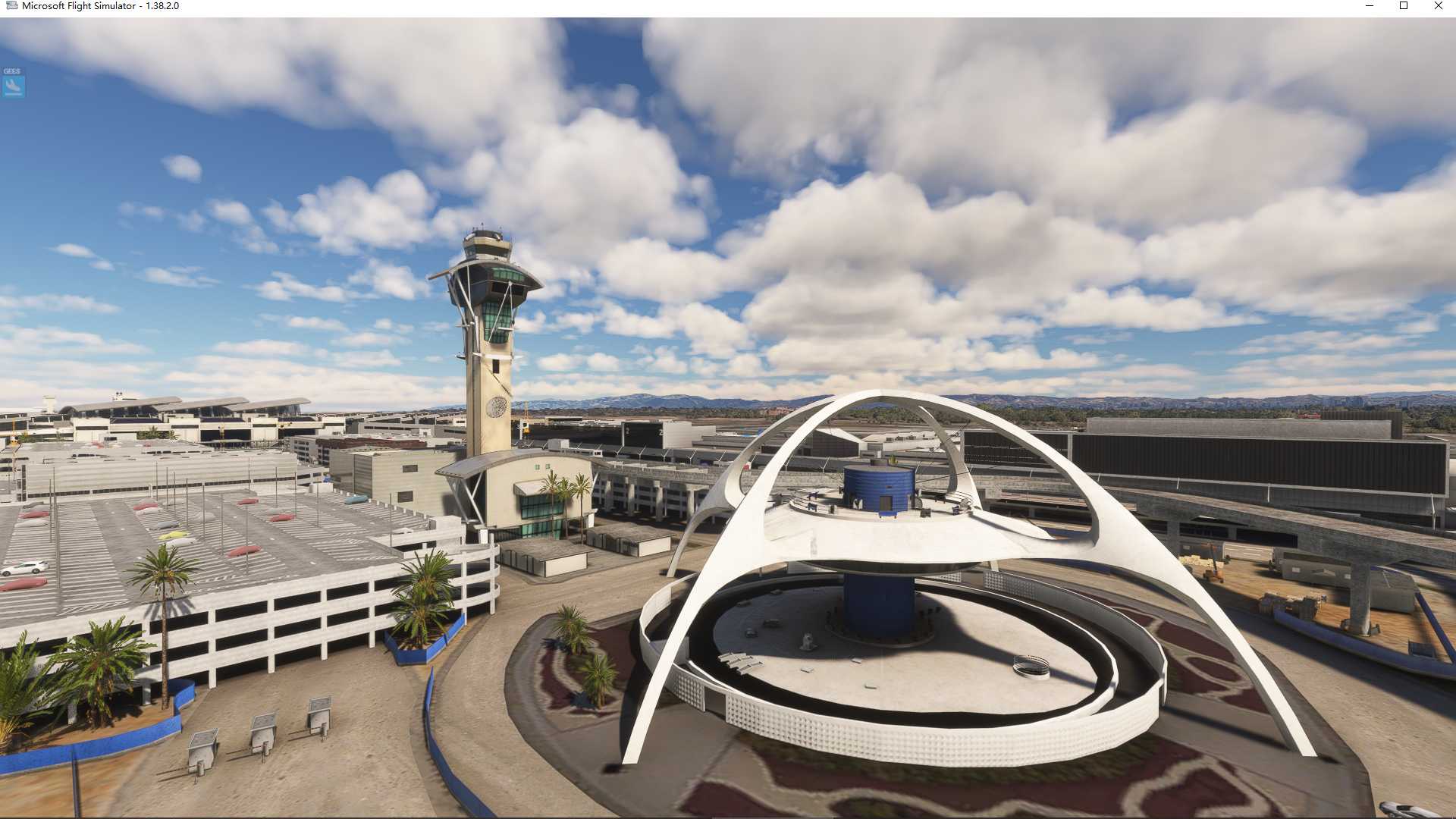Click the progress bar beneath the GEES icon
Viewport: 1456px width, 819px height.
coord(13,93)
